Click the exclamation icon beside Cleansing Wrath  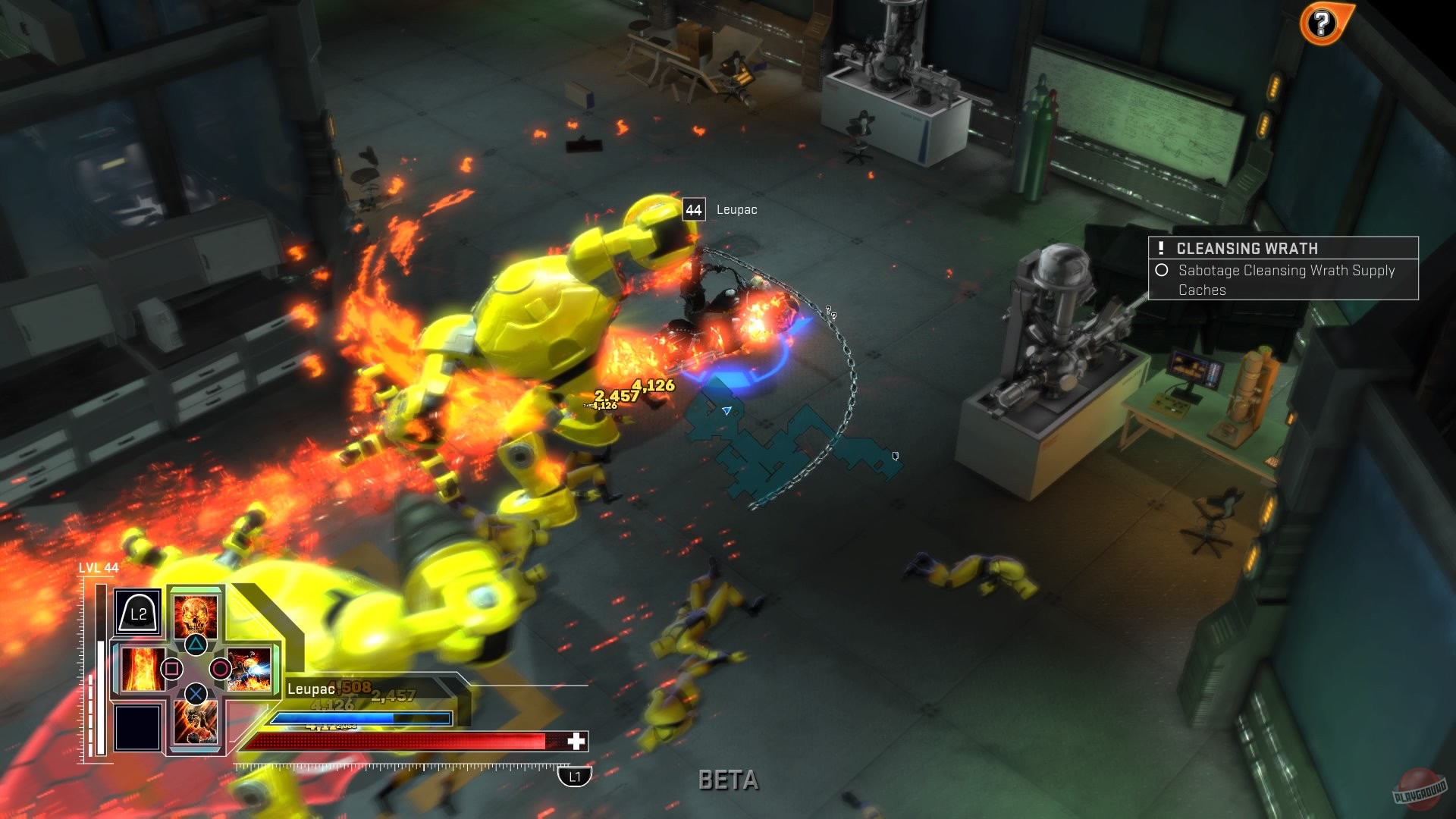1161,248
